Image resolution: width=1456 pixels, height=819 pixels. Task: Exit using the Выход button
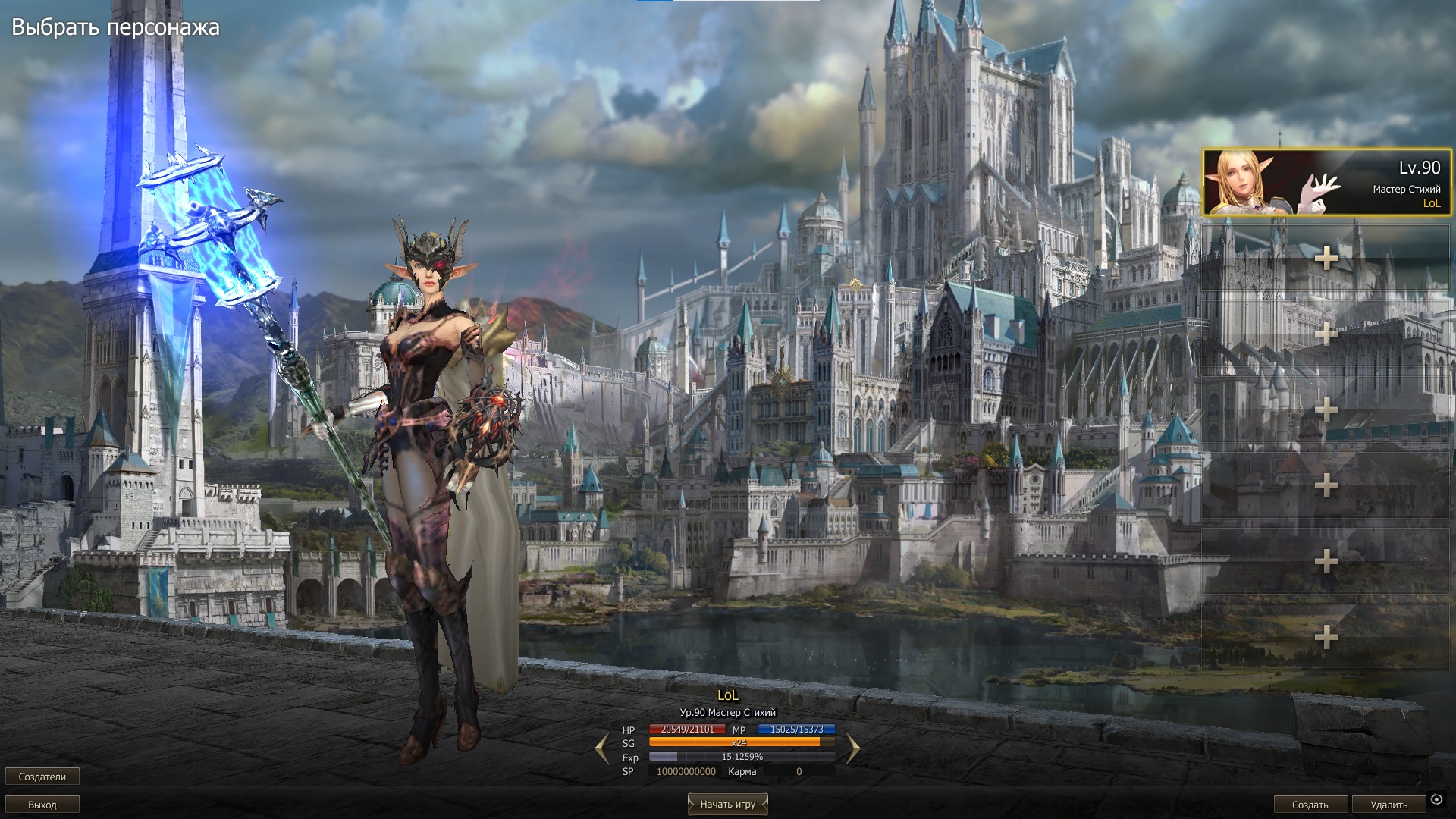click(42, 805)
